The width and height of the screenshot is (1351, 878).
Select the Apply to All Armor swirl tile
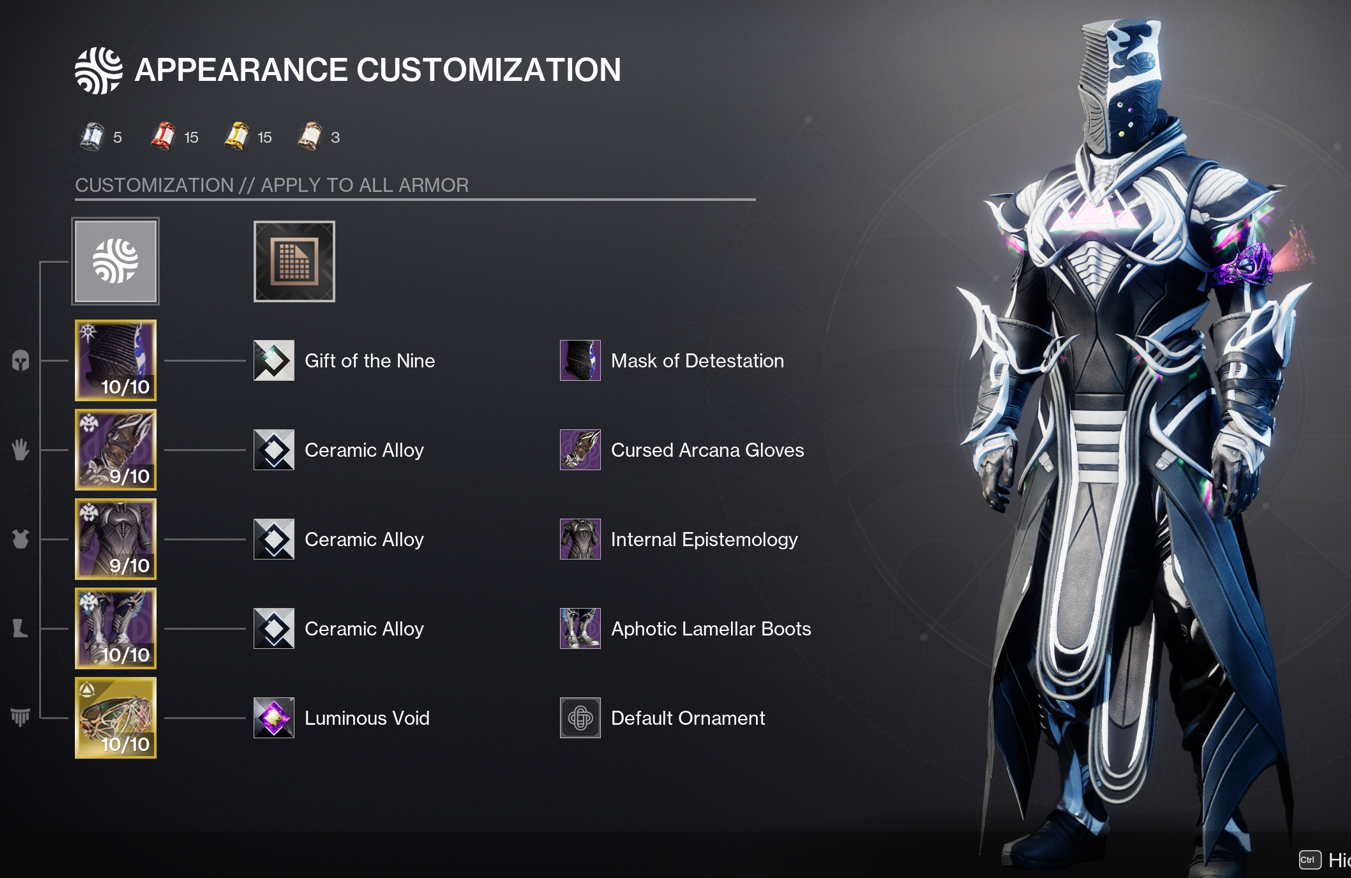tap(116, 261)
